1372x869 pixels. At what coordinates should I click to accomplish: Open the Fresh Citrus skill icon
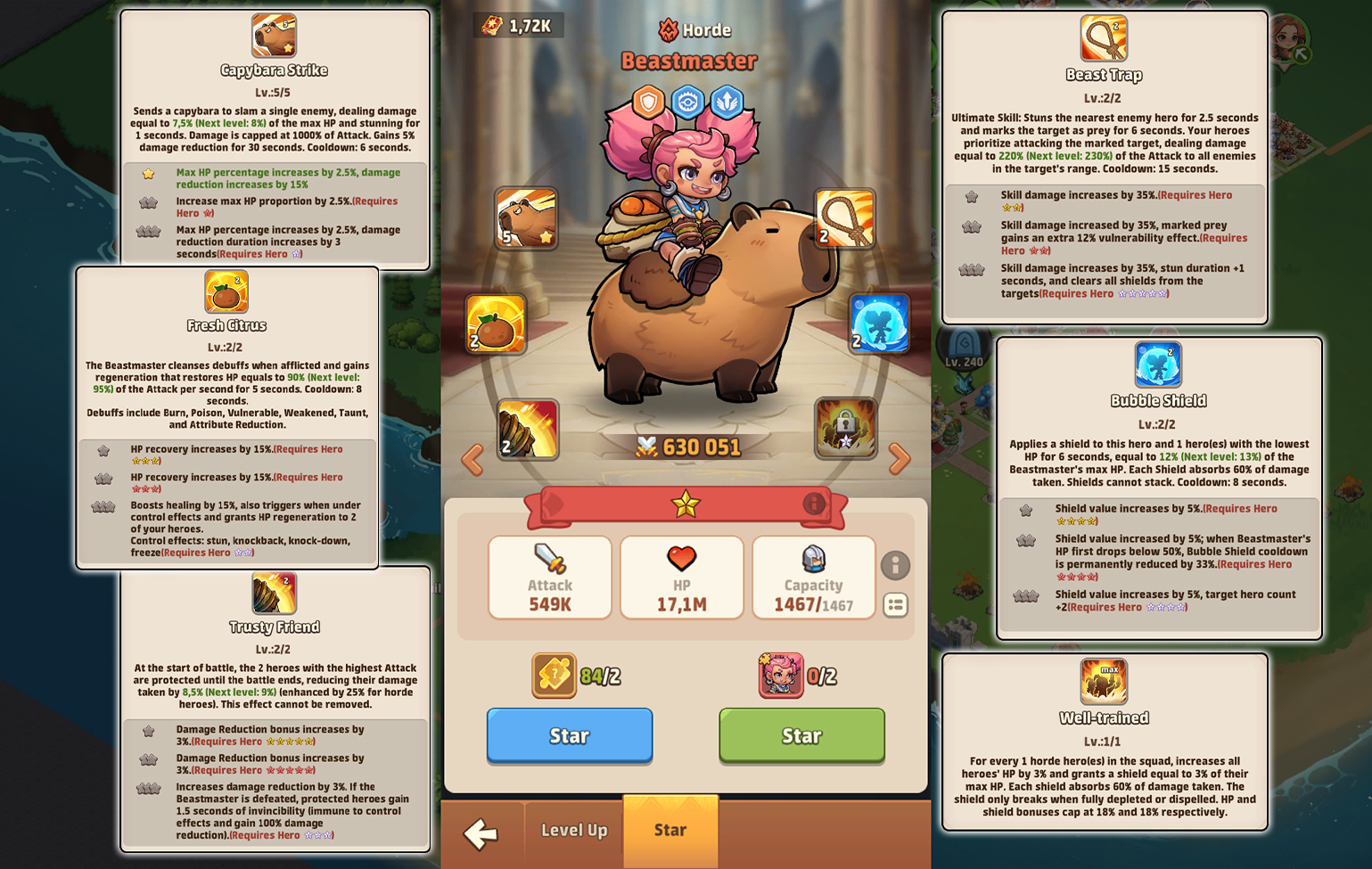(x=495, y=324)
